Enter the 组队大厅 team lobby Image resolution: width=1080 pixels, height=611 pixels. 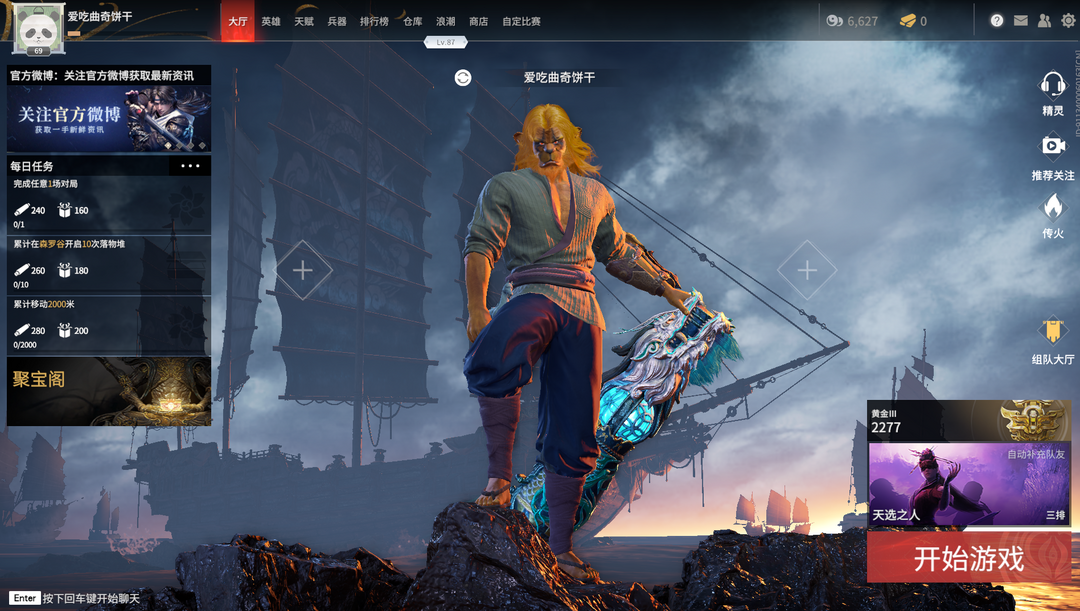pyautogui.click(x=1052, y=338)
